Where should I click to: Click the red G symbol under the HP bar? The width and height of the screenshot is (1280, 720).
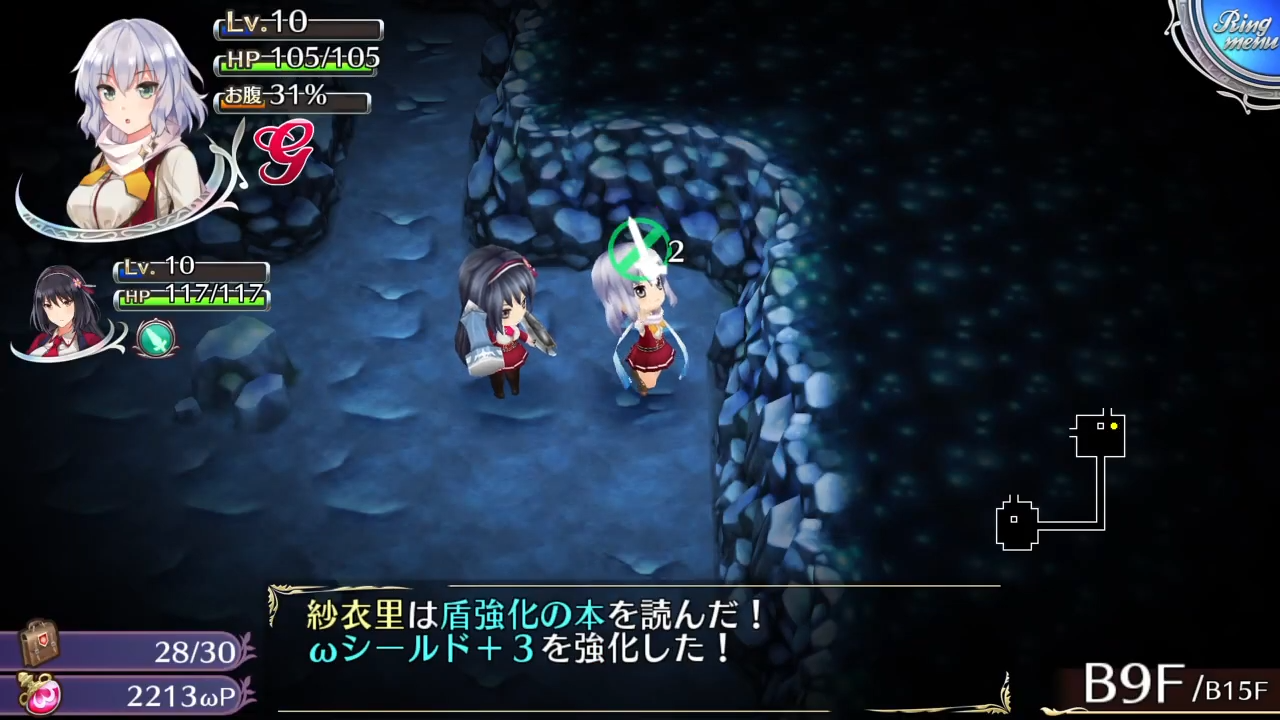(x=285, y=152)
